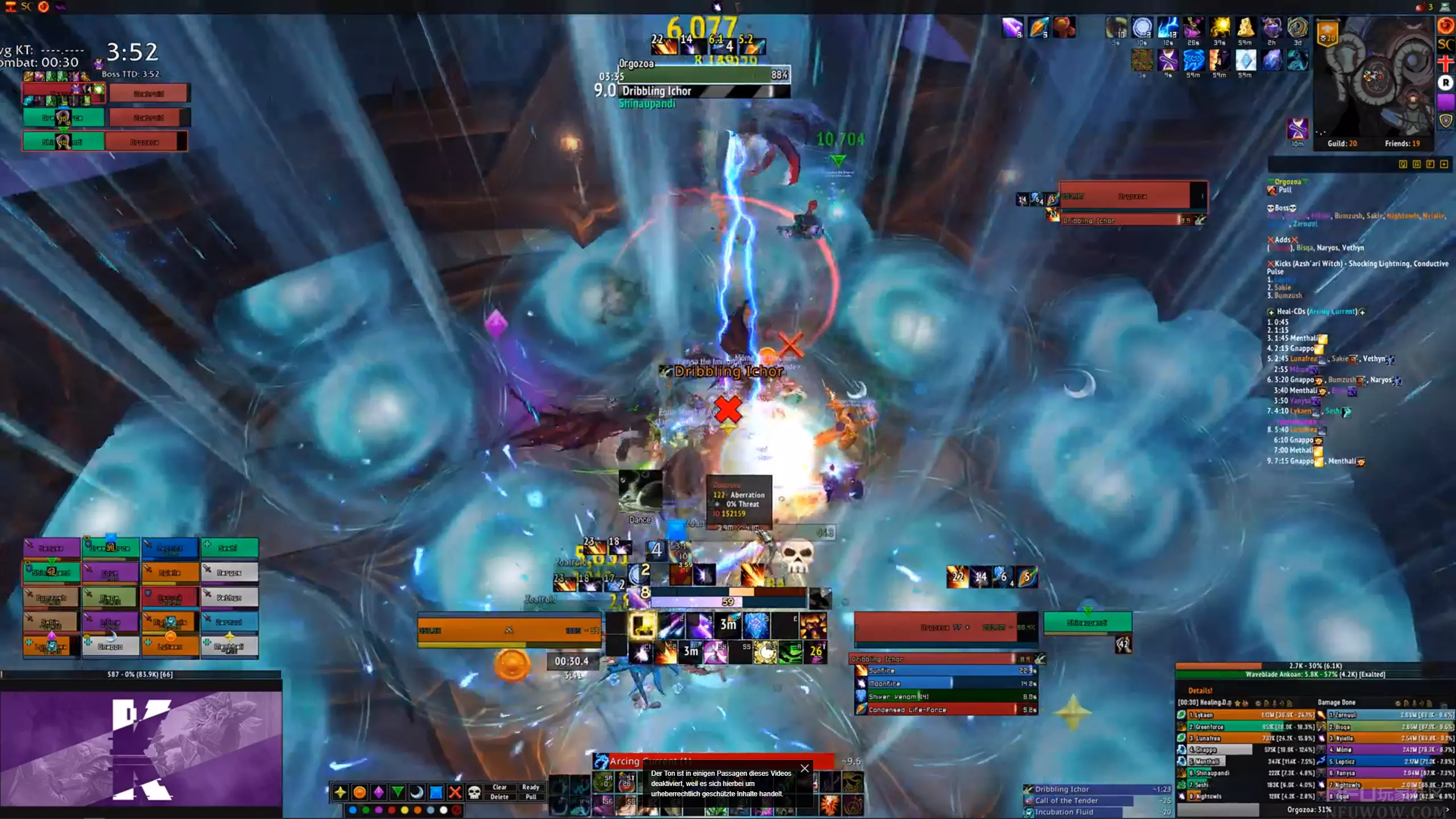Activate the golden sun ability icon

click(x=765, y=653)
